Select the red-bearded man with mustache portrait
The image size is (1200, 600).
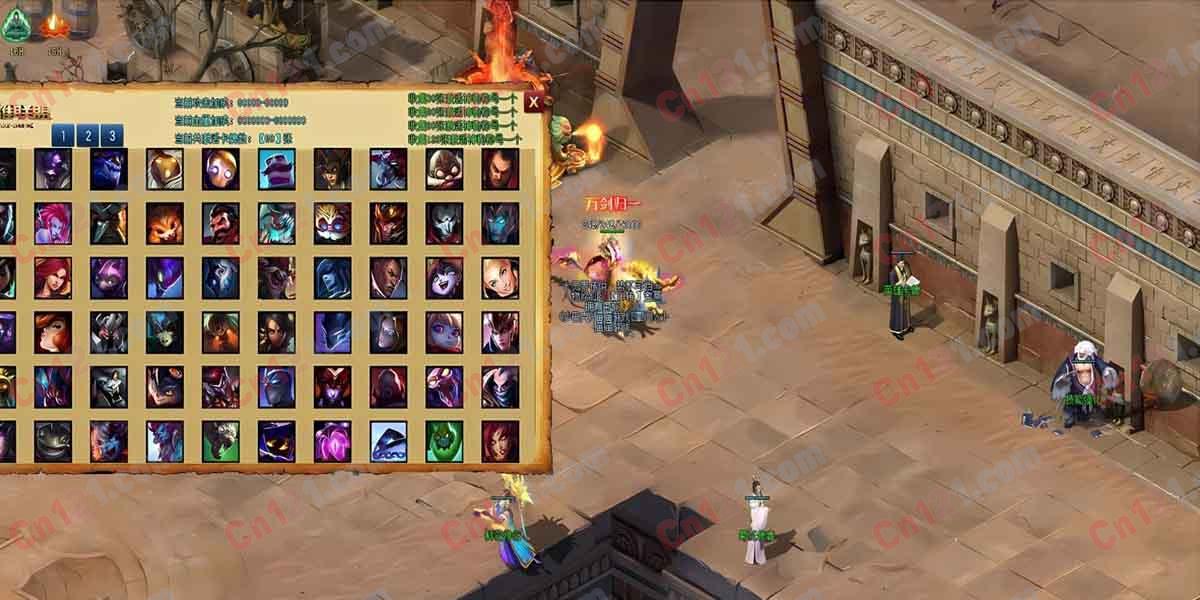tap(220, 223)
